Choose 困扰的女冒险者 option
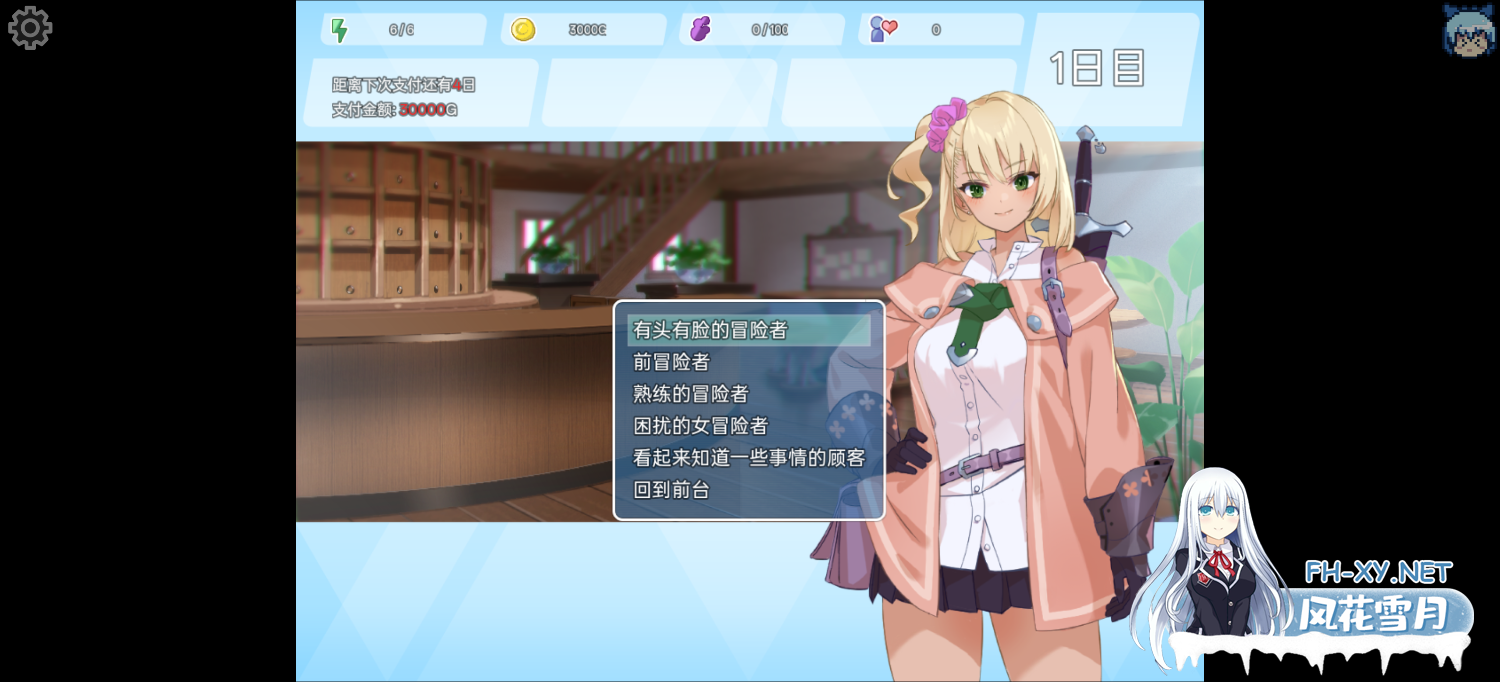Screen dimensions: 1500x682 [x=701, y=426]
